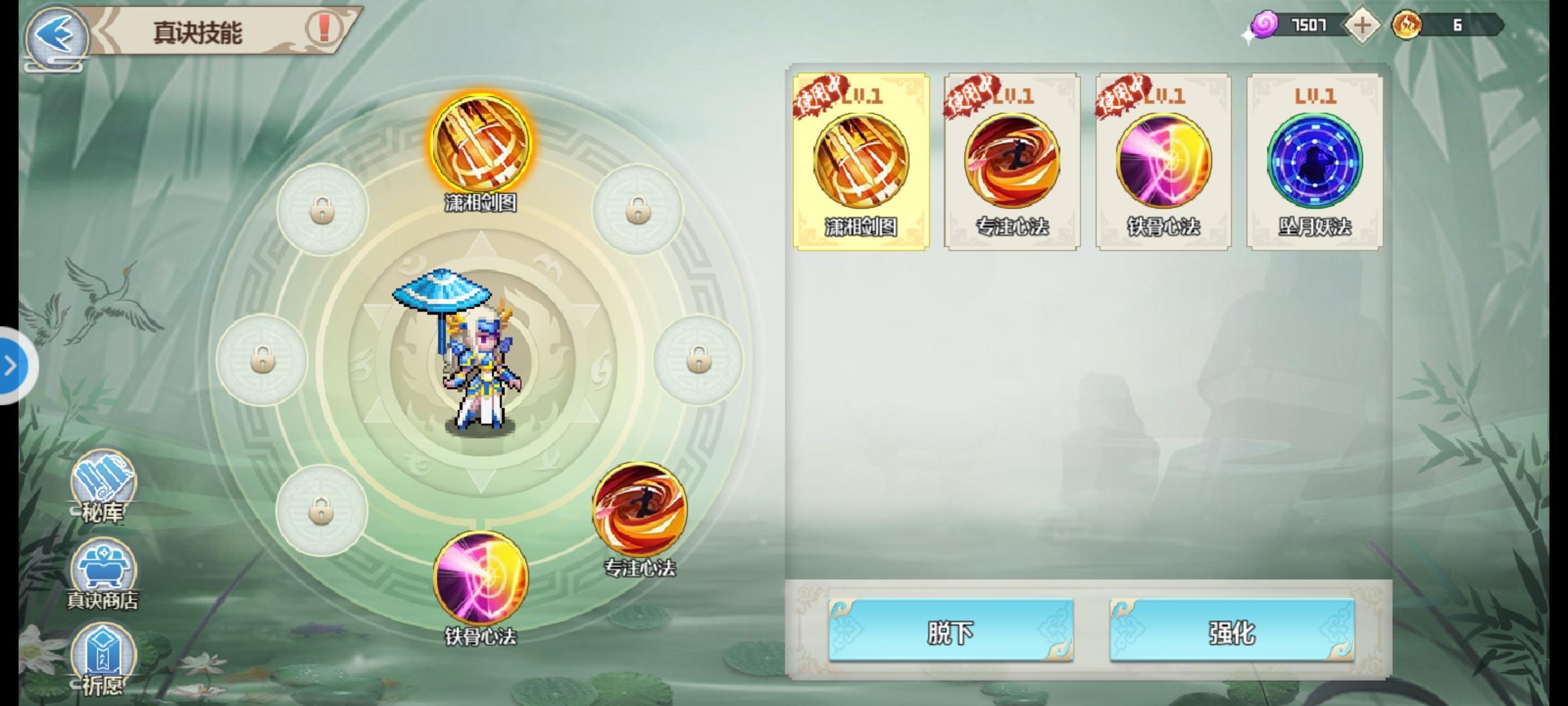
Task: Click the back arrow to exit the screen
Action: tap(56, 37)
